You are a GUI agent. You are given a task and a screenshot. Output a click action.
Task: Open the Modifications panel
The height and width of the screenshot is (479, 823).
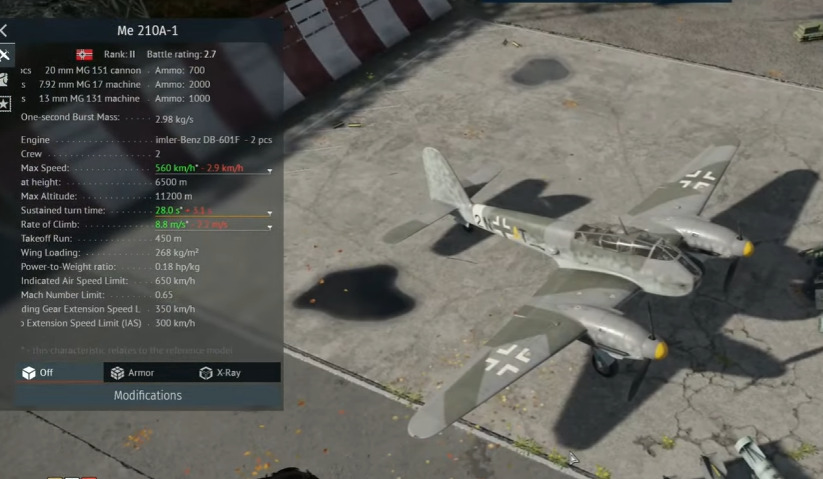click(x=147, y=396)
